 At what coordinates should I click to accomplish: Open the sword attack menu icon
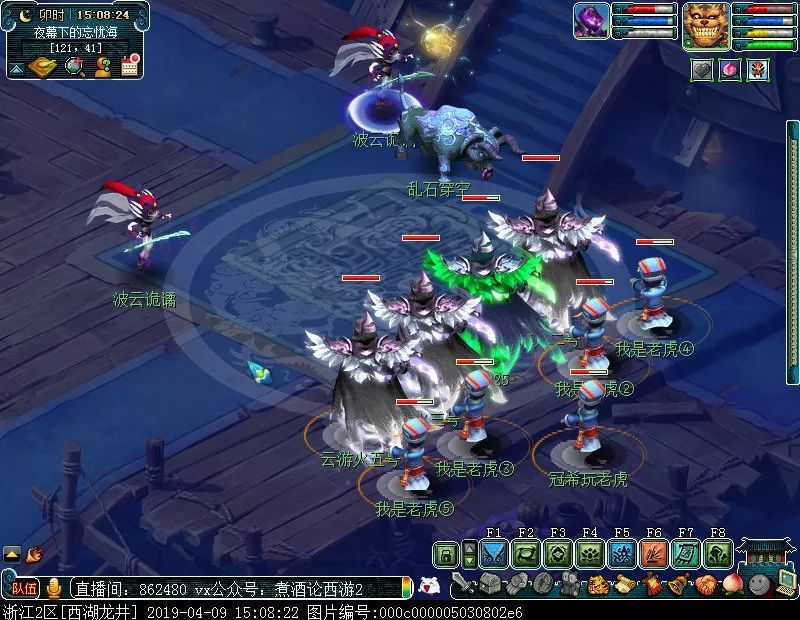pyautogui.click(x=463, y=584)
